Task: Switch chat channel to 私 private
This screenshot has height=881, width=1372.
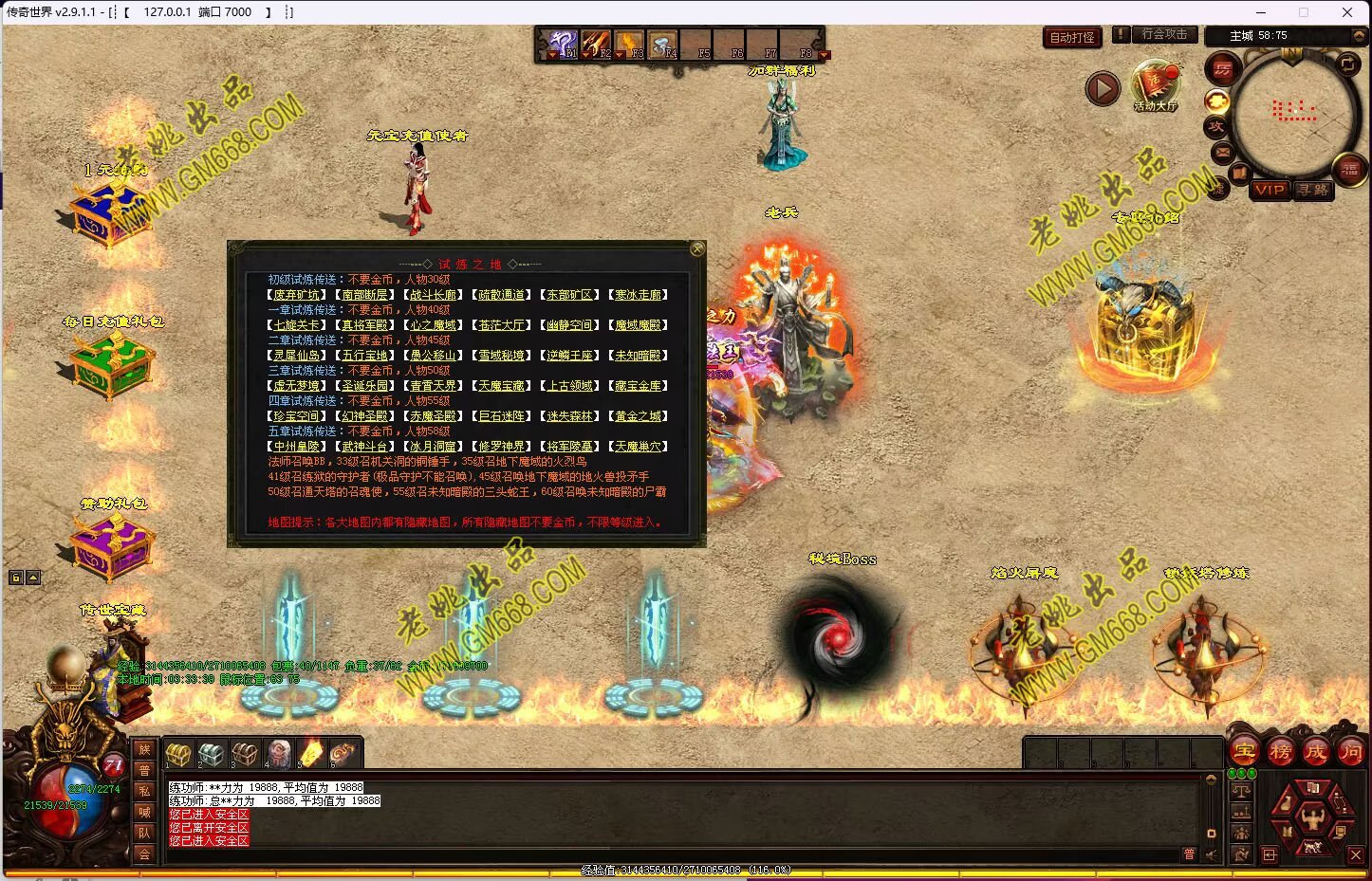Action: click(144, 791)
